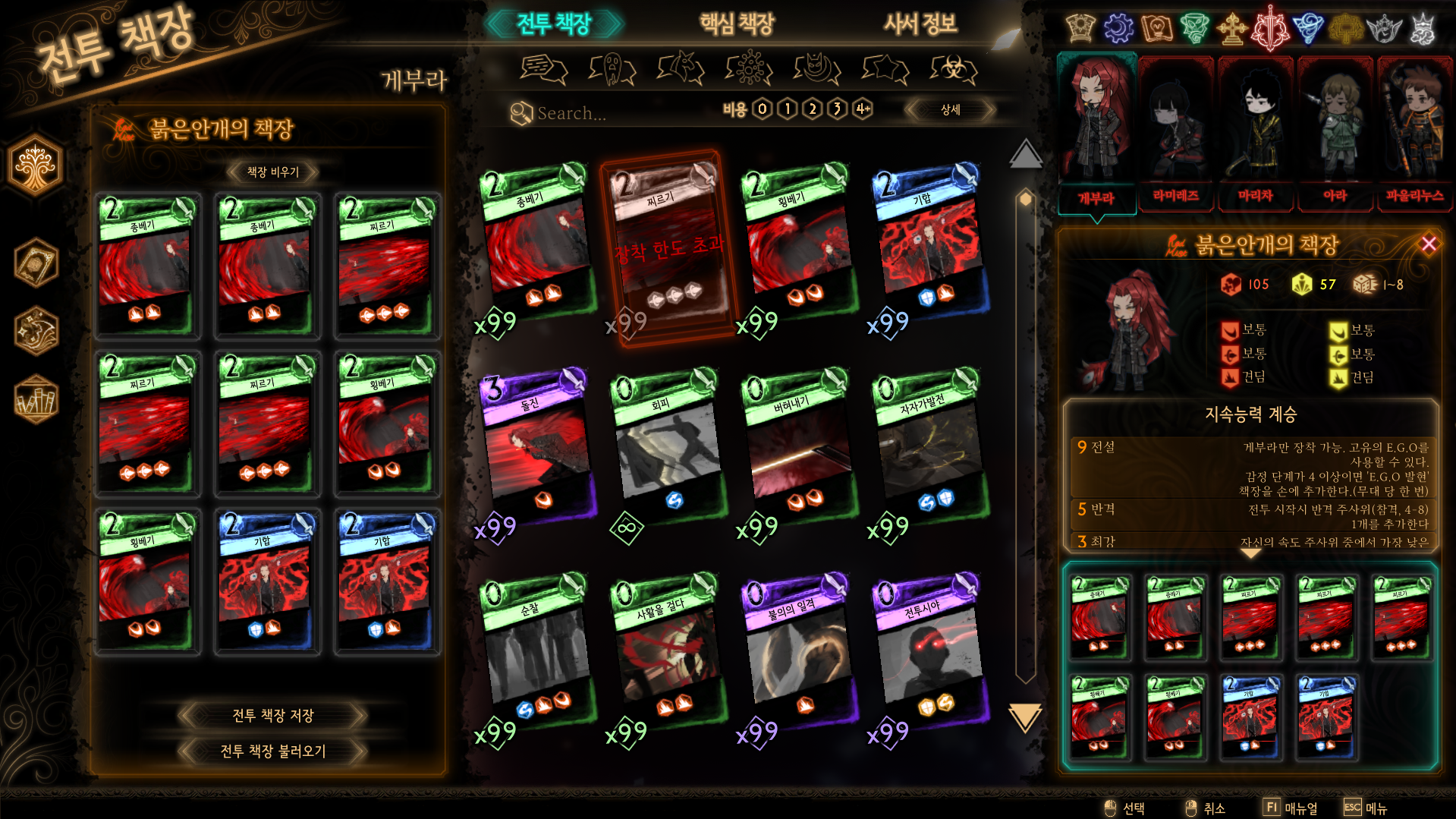Image resolution: width=1456 pixels, height=819 pixels.
Task: Filter cards by cost 0
Action: pyautogui.click(x=762, y=109)
